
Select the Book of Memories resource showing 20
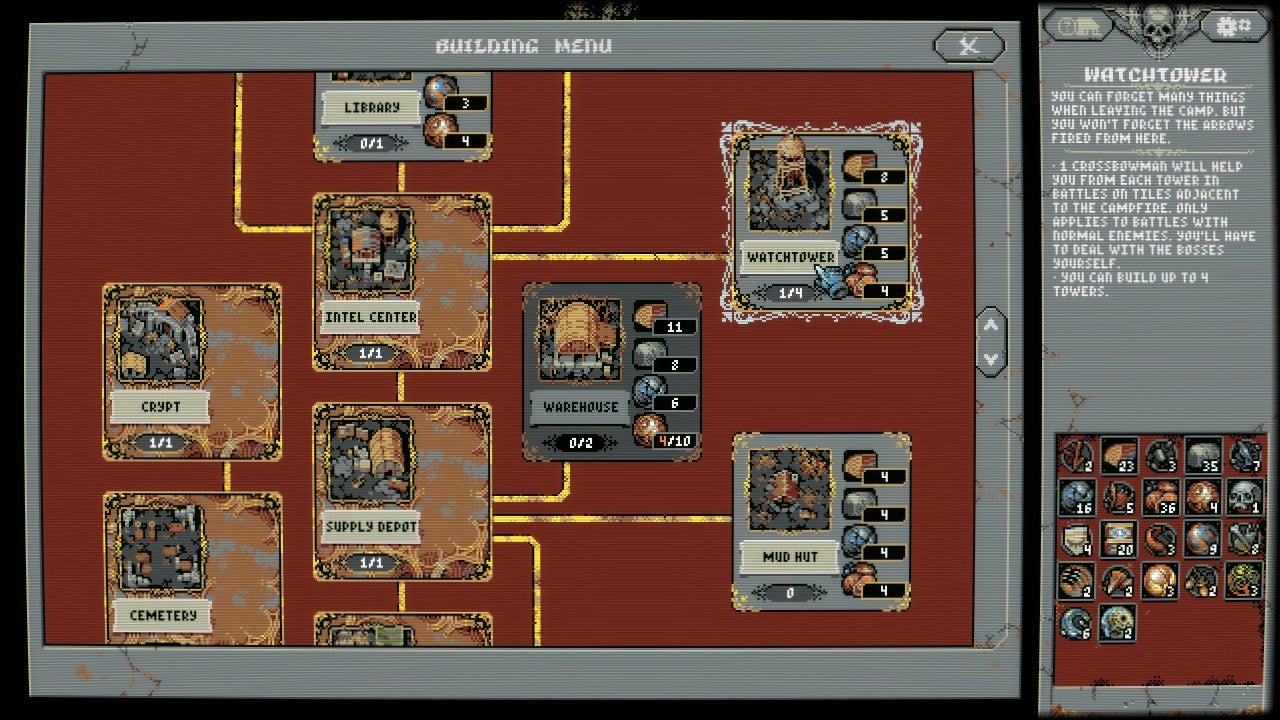[x=1118, y=539]
